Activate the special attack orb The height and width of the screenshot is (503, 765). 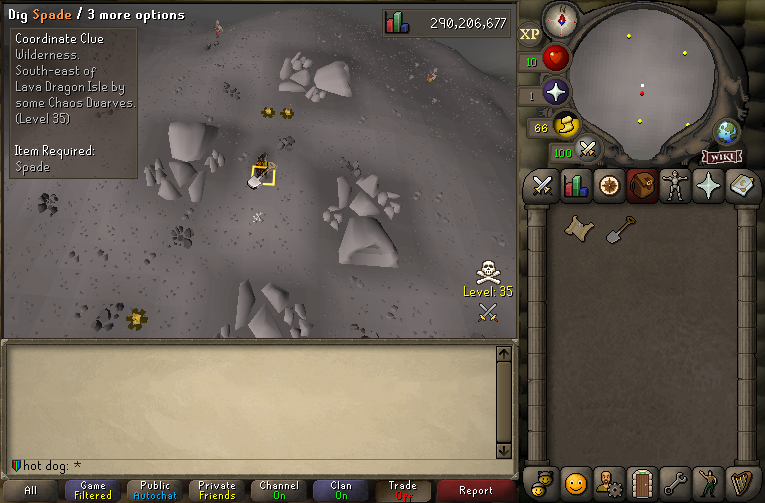coord(588,150)
